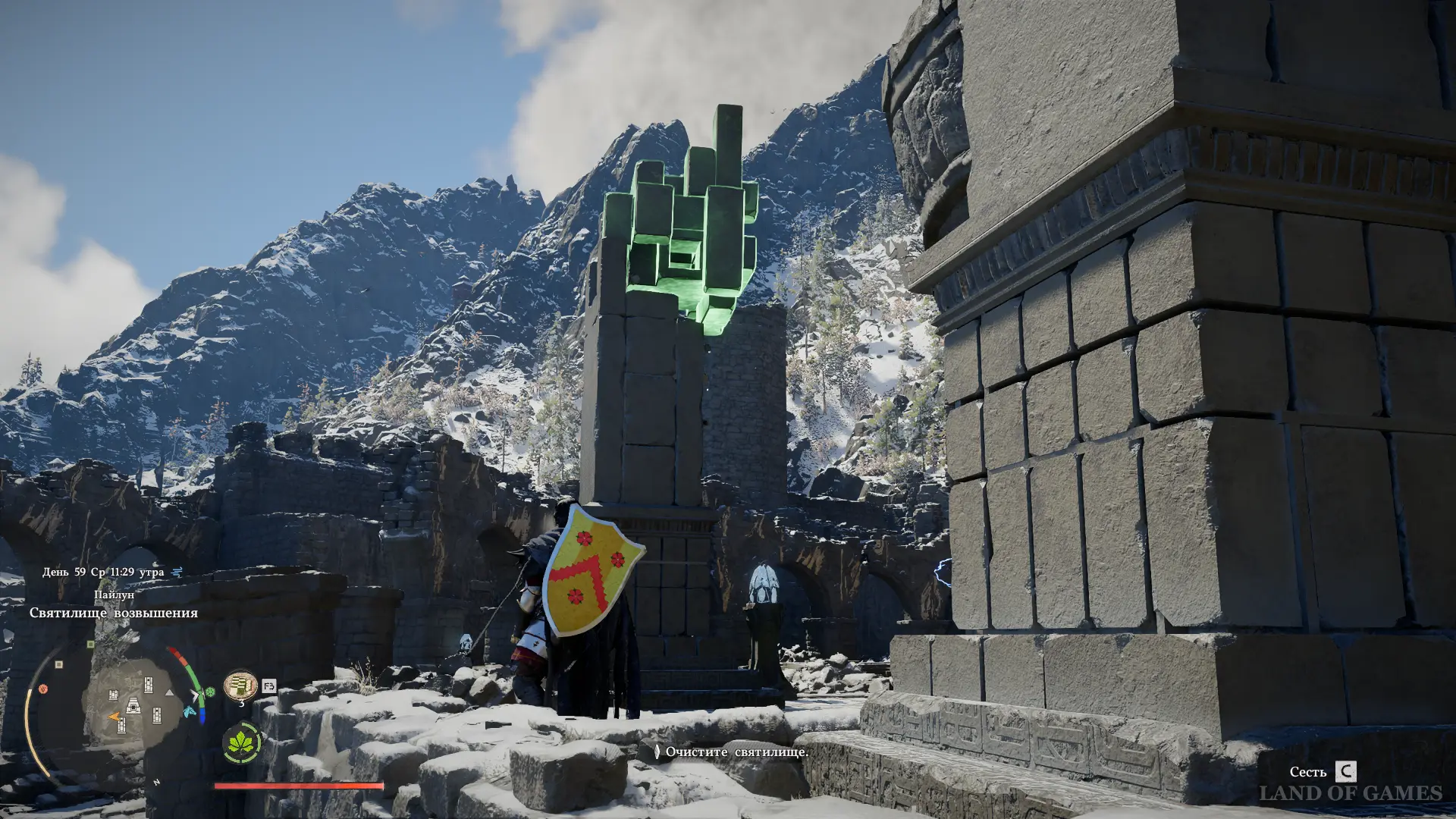Select the cyan horse marker beside minimap
1456x819 pixels.
click(188, 712)
